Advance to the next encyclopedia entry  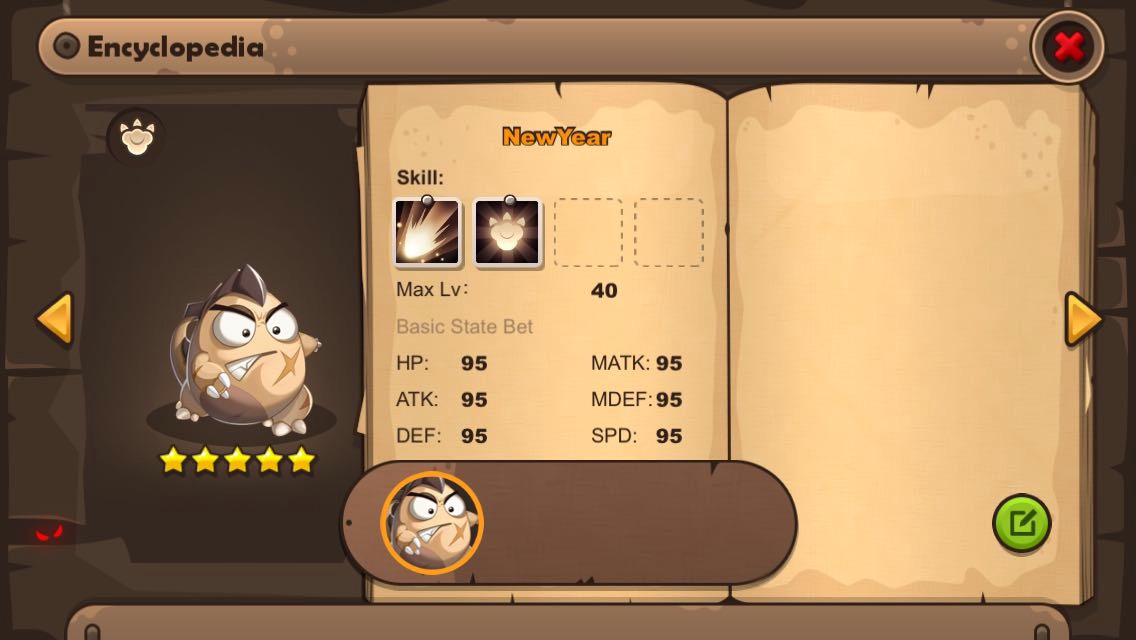[x=1083, y=320]
